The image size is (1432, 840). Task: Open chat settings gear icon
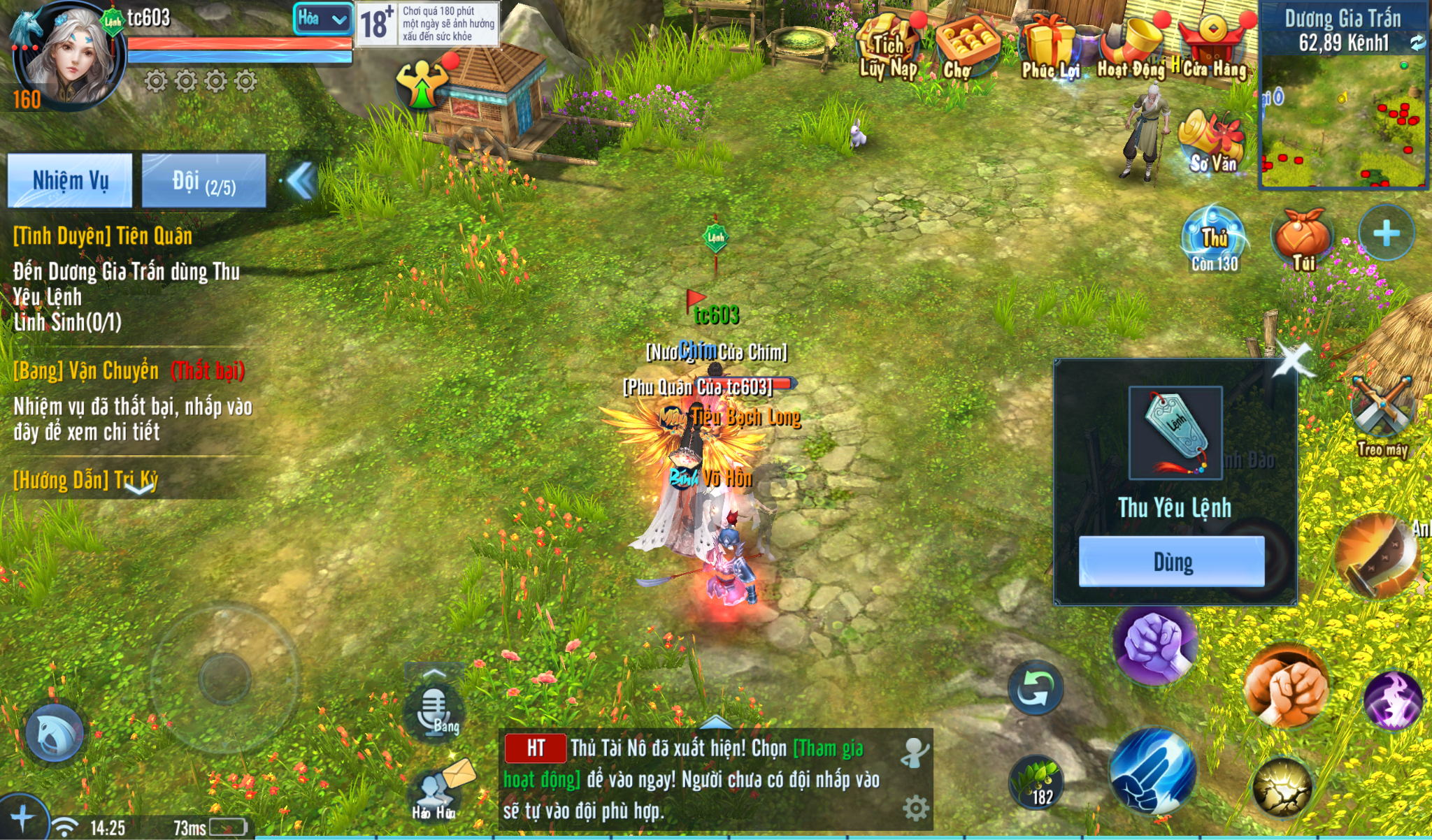[x=915, y=809]
